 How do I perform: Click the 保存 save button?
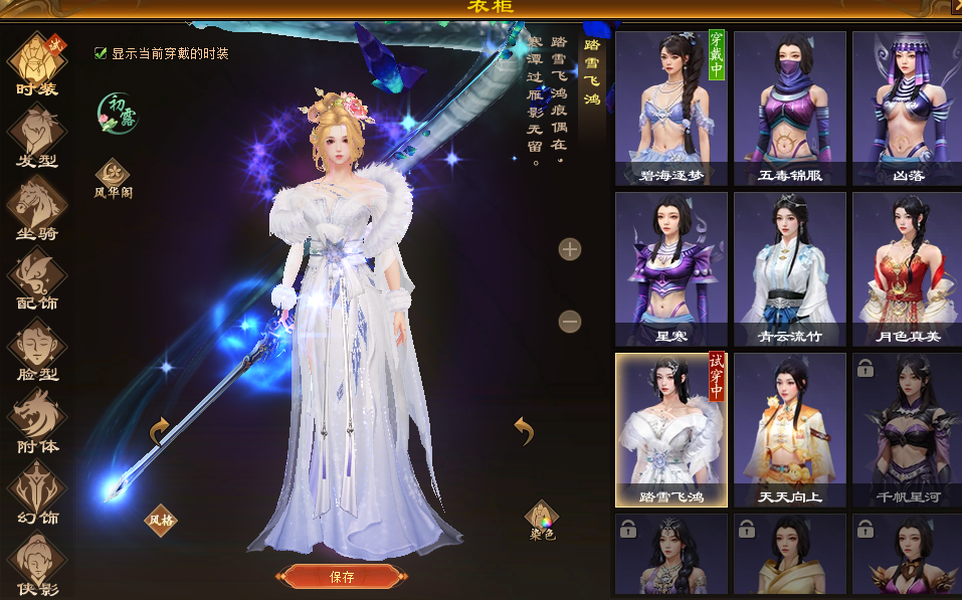(x=342, y=577)
